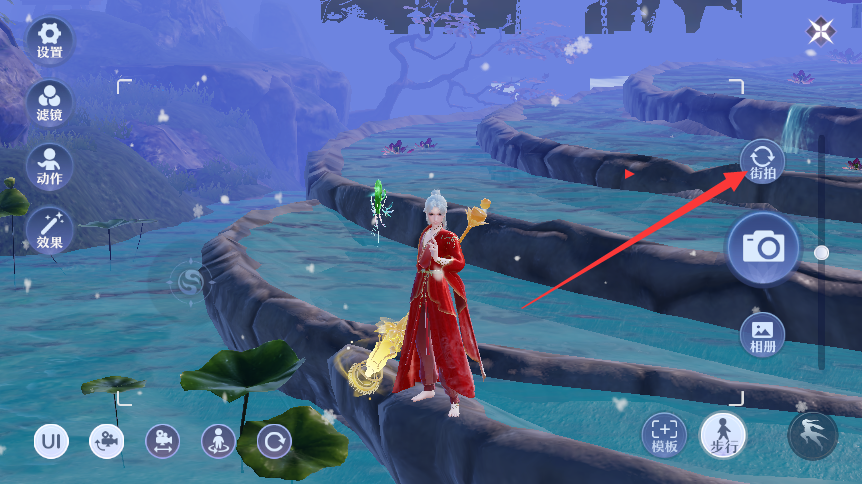Toggle the character rotation icon
Viewport: 862px width, 484px height.
click(218, 441)
